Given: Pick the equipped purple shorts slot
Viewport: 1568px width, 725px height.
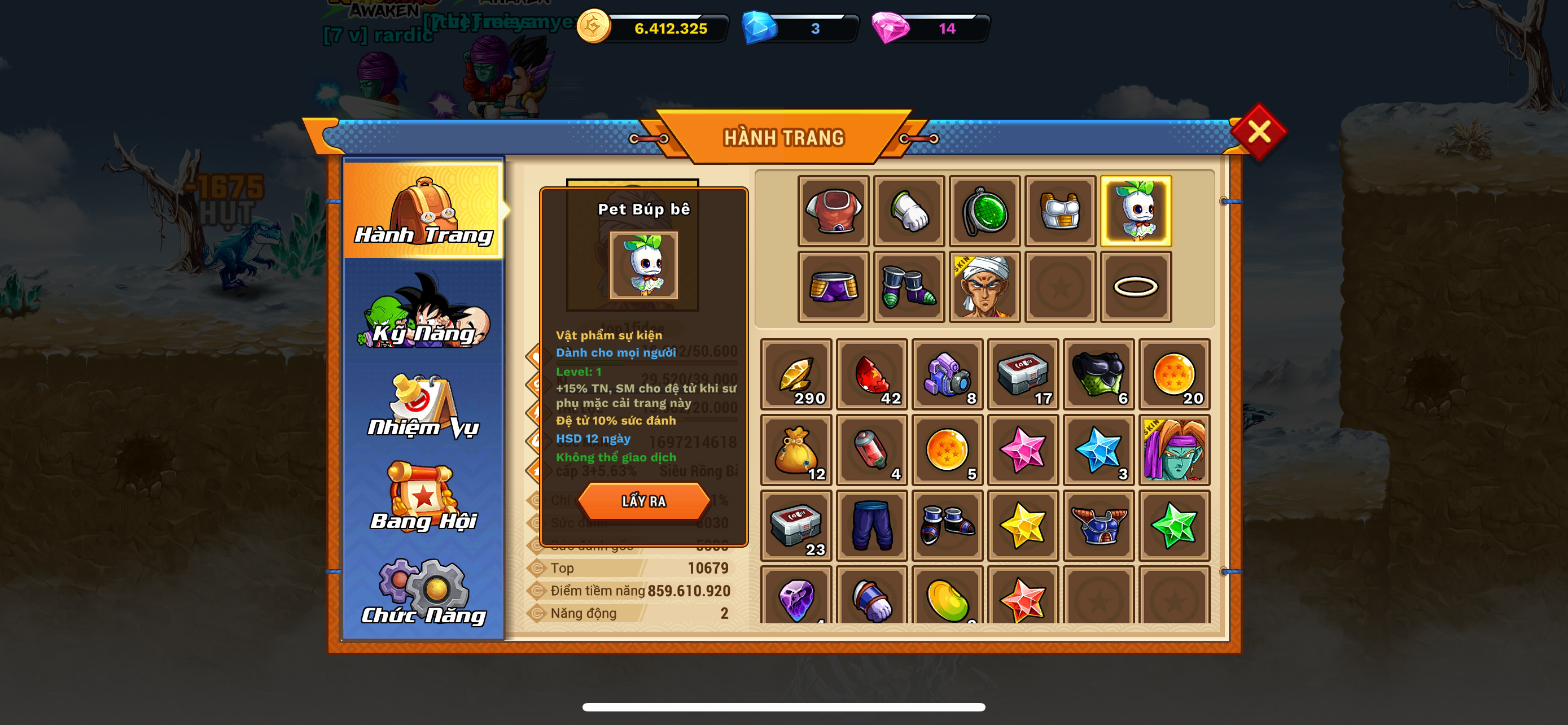Looking at the screenshot, I should [x=833, y=287].
